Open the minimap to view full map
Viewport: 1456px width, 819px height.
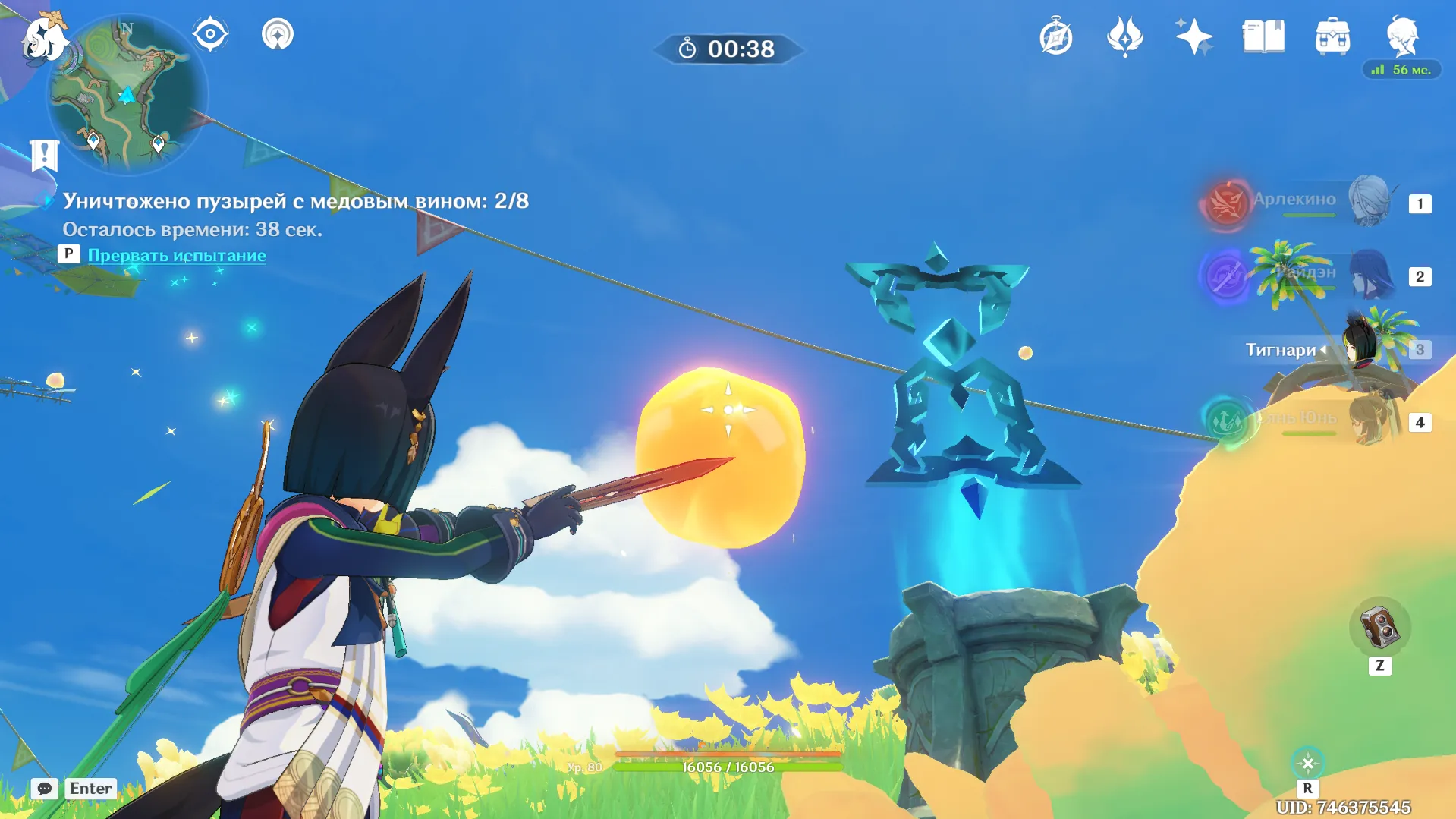[x=127, y=91]
